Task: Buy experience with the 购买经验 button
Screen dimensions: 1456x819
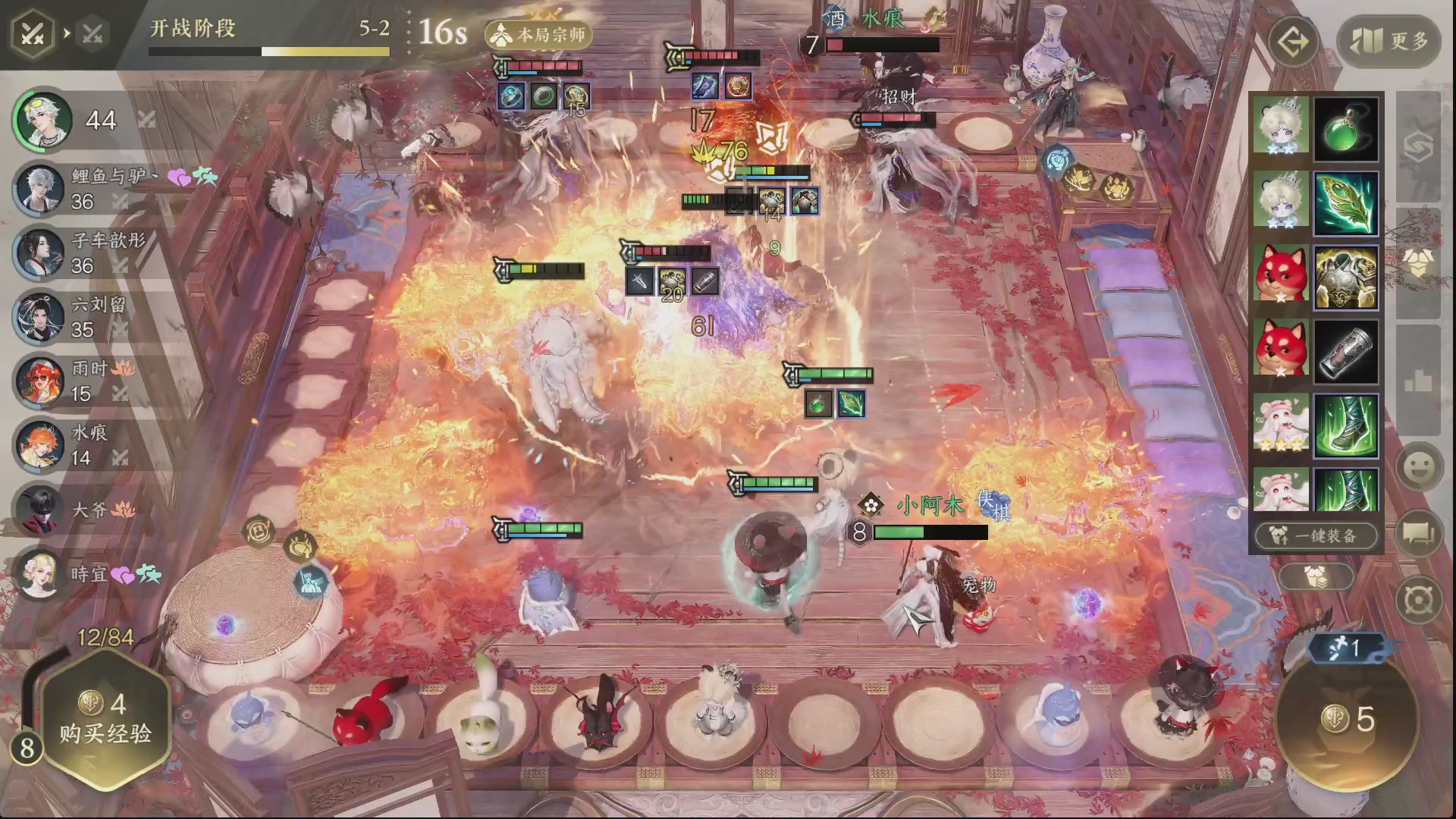Action: (105, 720)
